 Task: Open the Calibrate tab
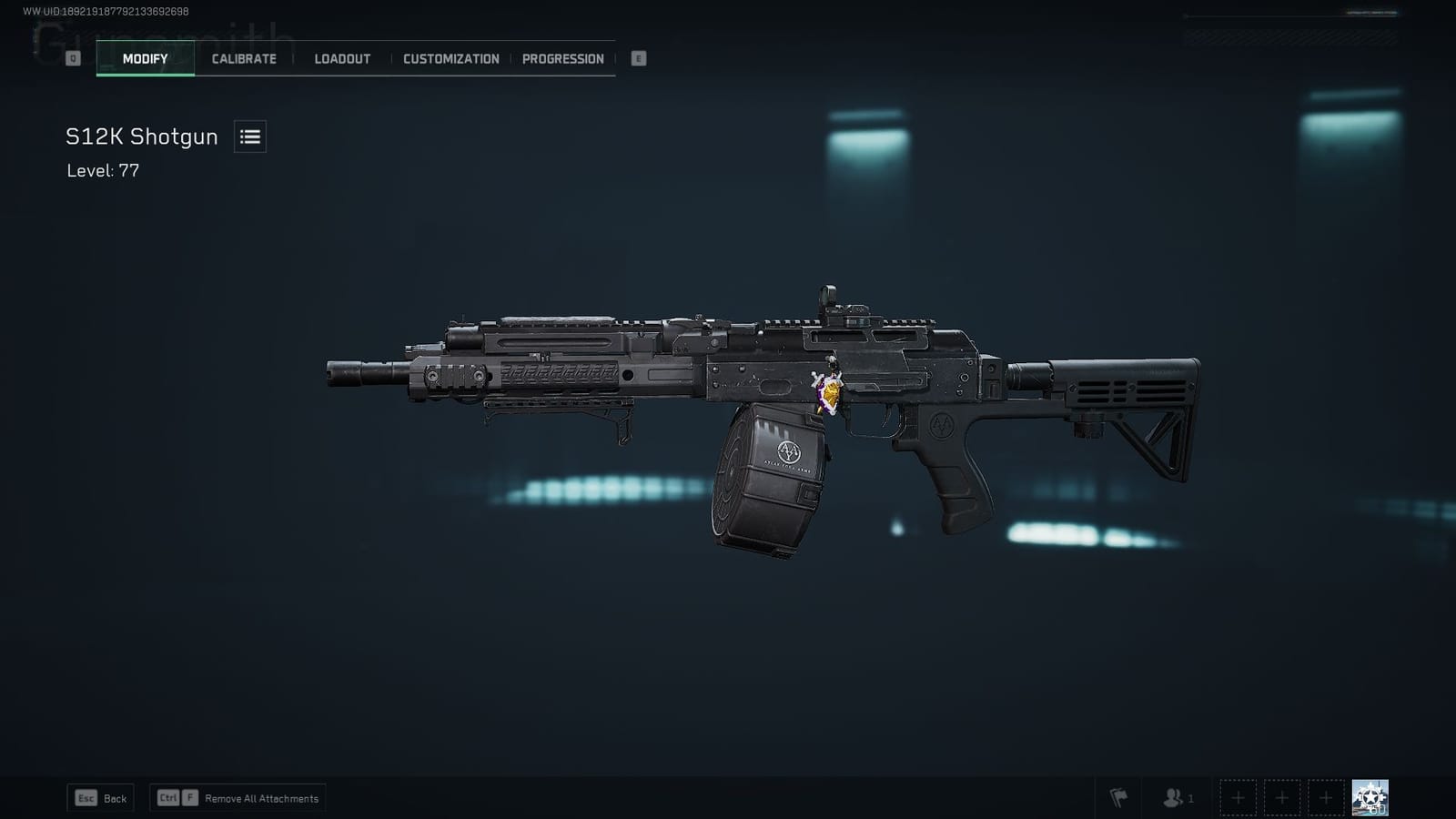tap(243, 57)
